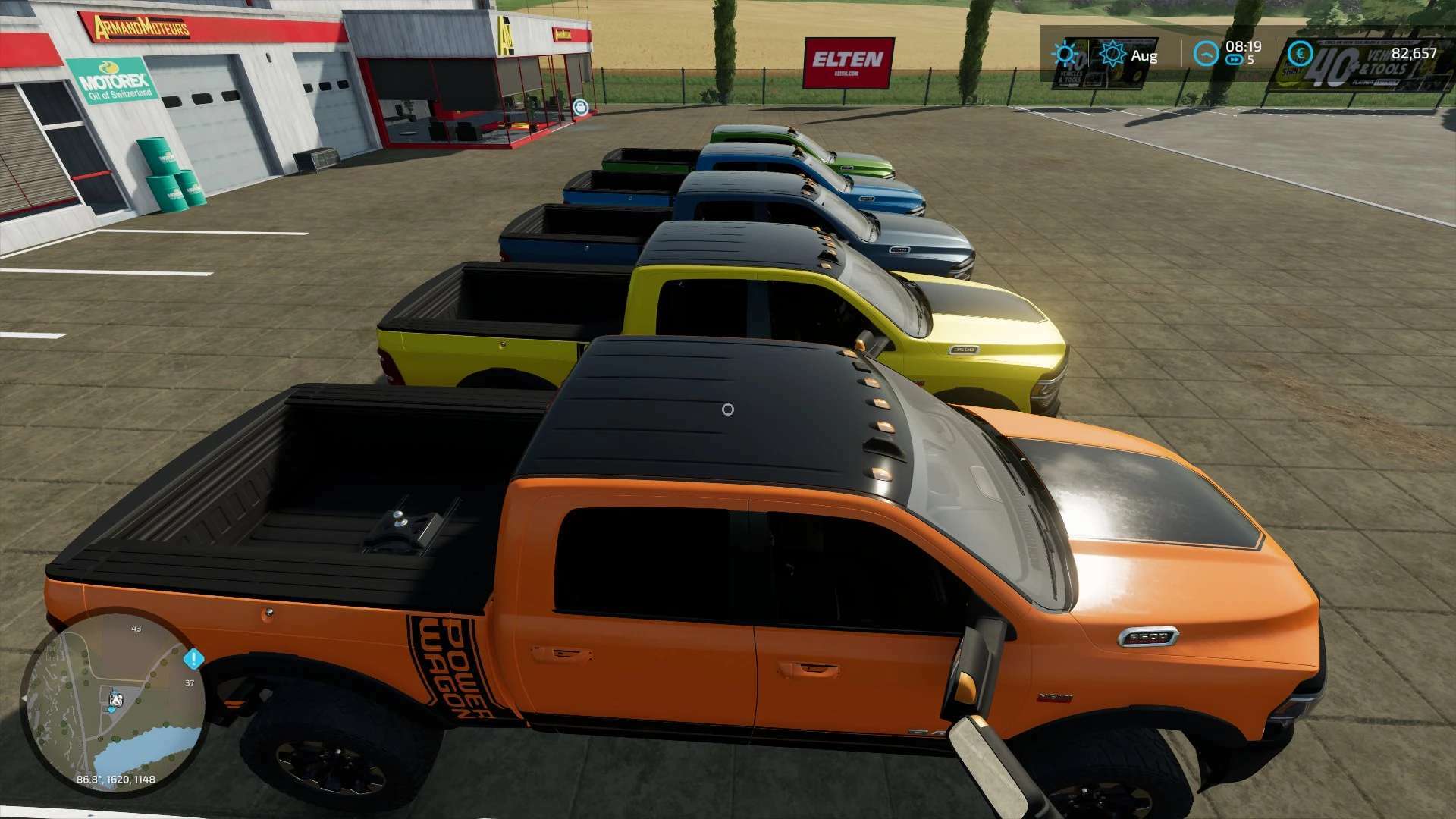Click the euro money balance icon
This screenshot has height=819, width=1456.
pos(1301,54)
